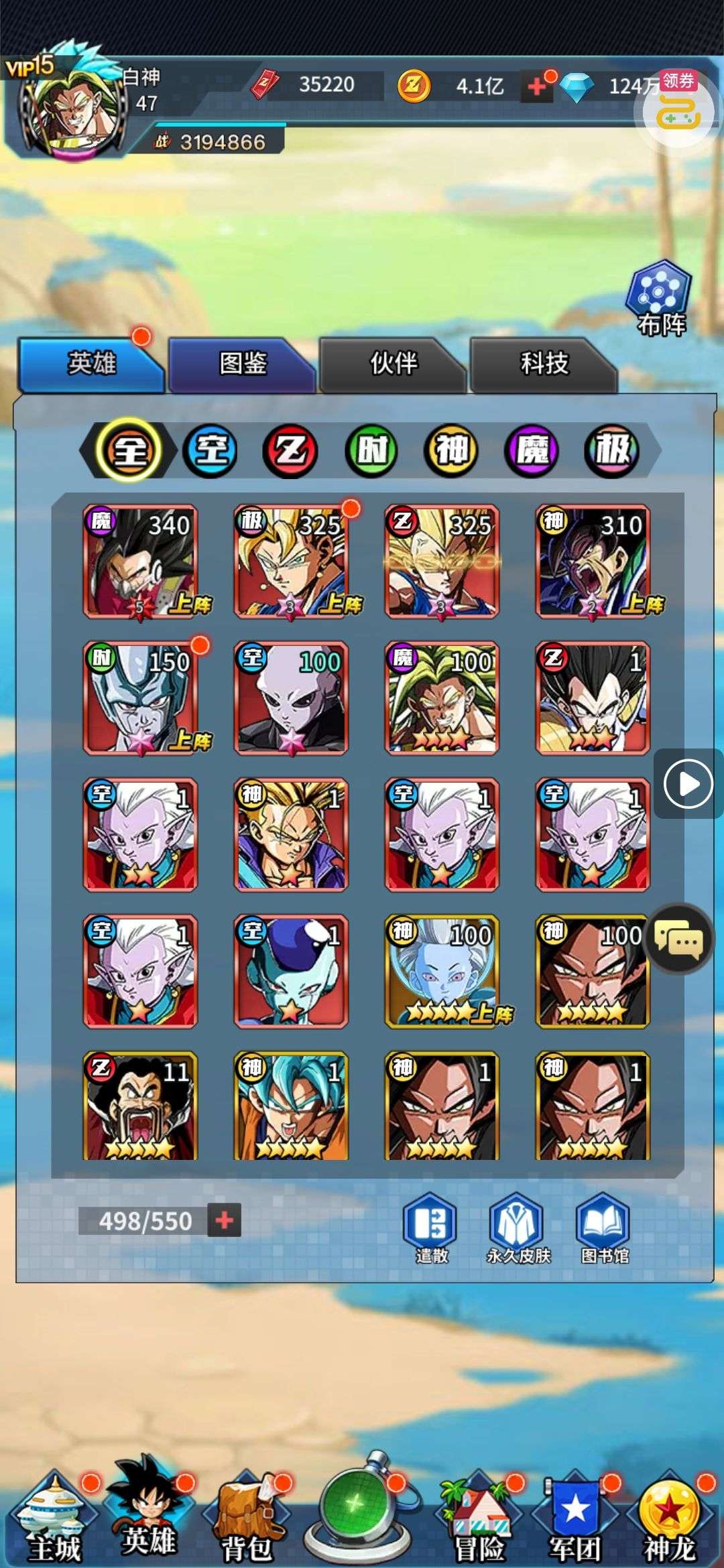Filter heroes by red Z type
Viewport: 724px width, 1568px height.
[x=290, y=450]
